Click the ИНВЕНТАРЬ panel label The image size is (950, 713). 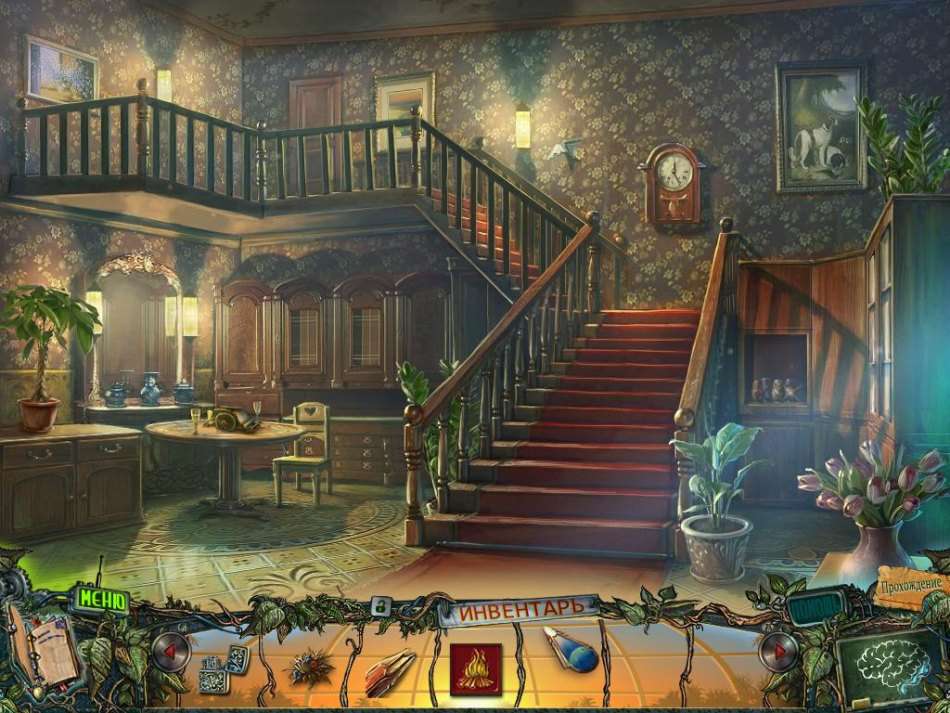[520, 608]
